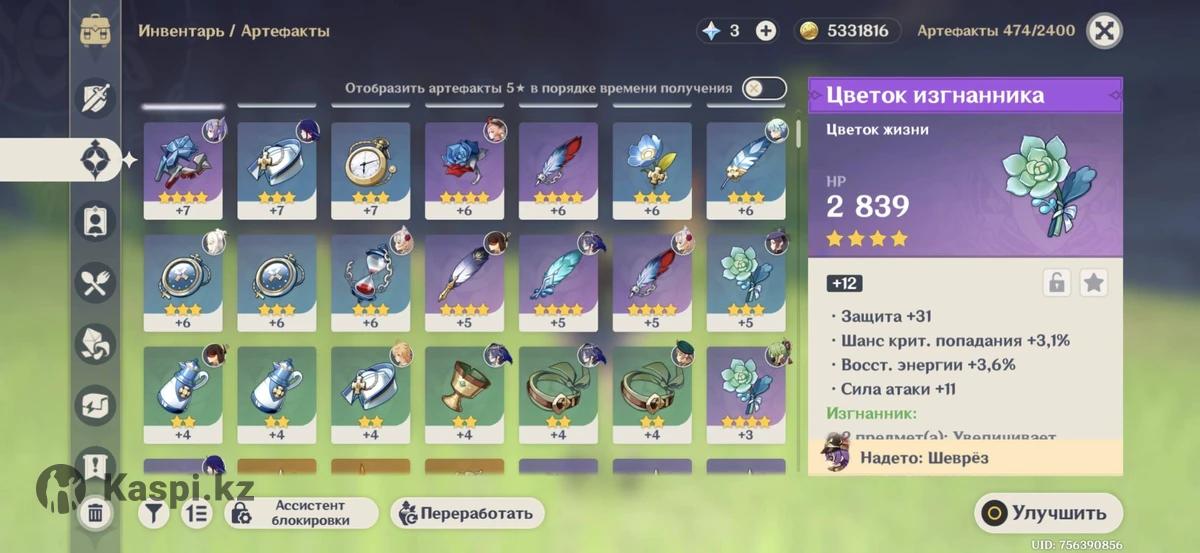This screenshot has height=553, width=1200.
Task: Open the character portrait items tab
Action: [x=96, y=221]
